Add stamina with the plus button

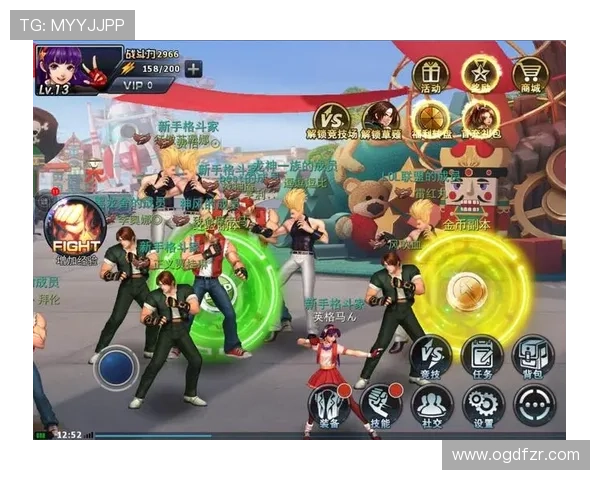click(193, 69)
